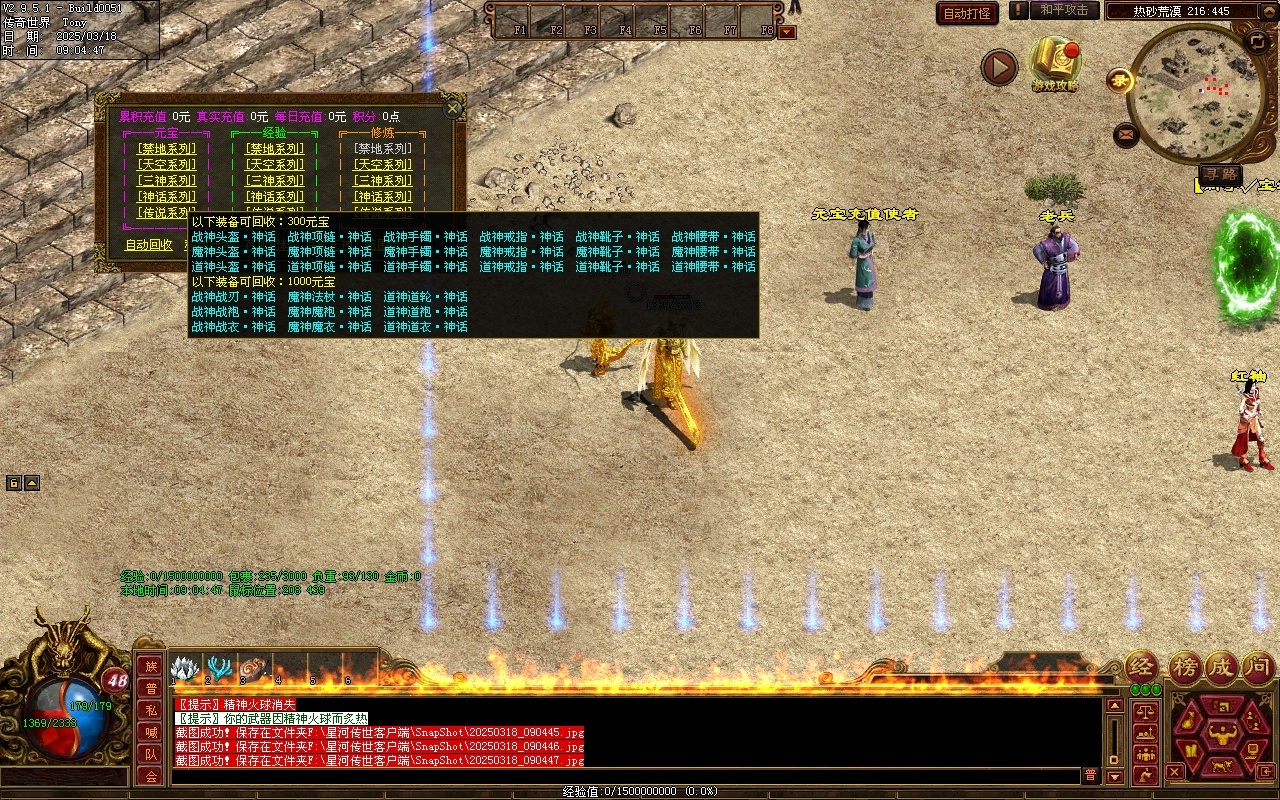This screenshot has height=800, width=1280.
Task: Click the minimap swap arrows button
Action: 1257,41
